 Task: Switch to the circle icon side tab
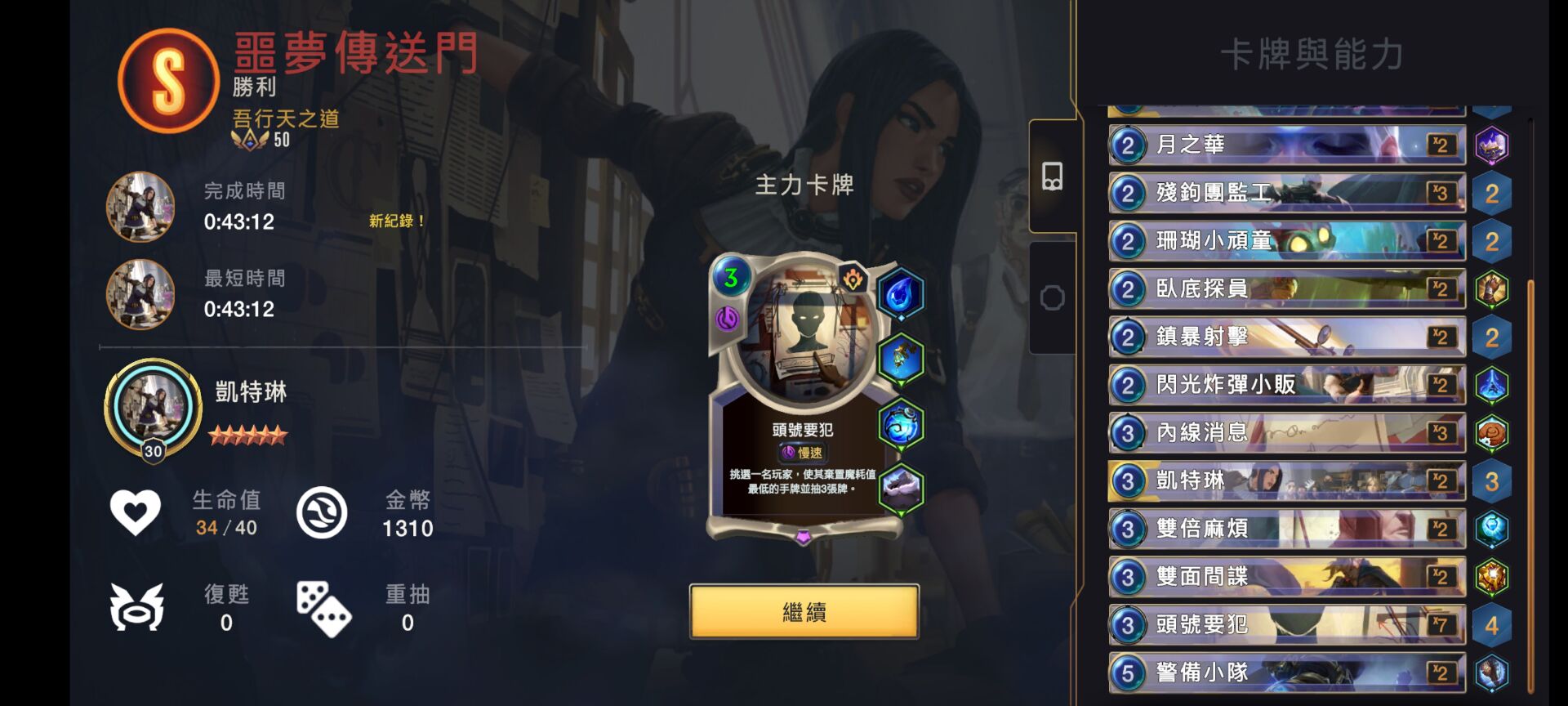coord(1052,298)
